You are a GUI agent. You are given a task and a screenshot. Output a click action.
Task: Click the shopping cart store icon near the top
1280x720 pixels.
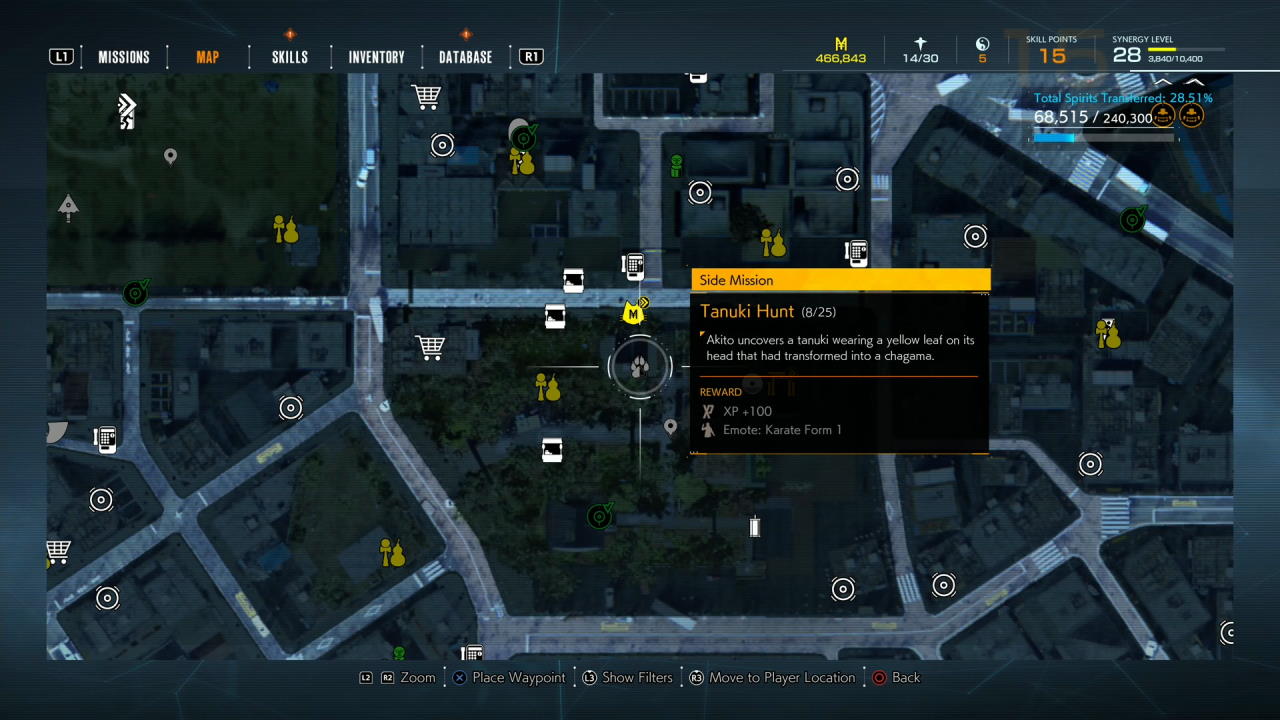[426, 95]
